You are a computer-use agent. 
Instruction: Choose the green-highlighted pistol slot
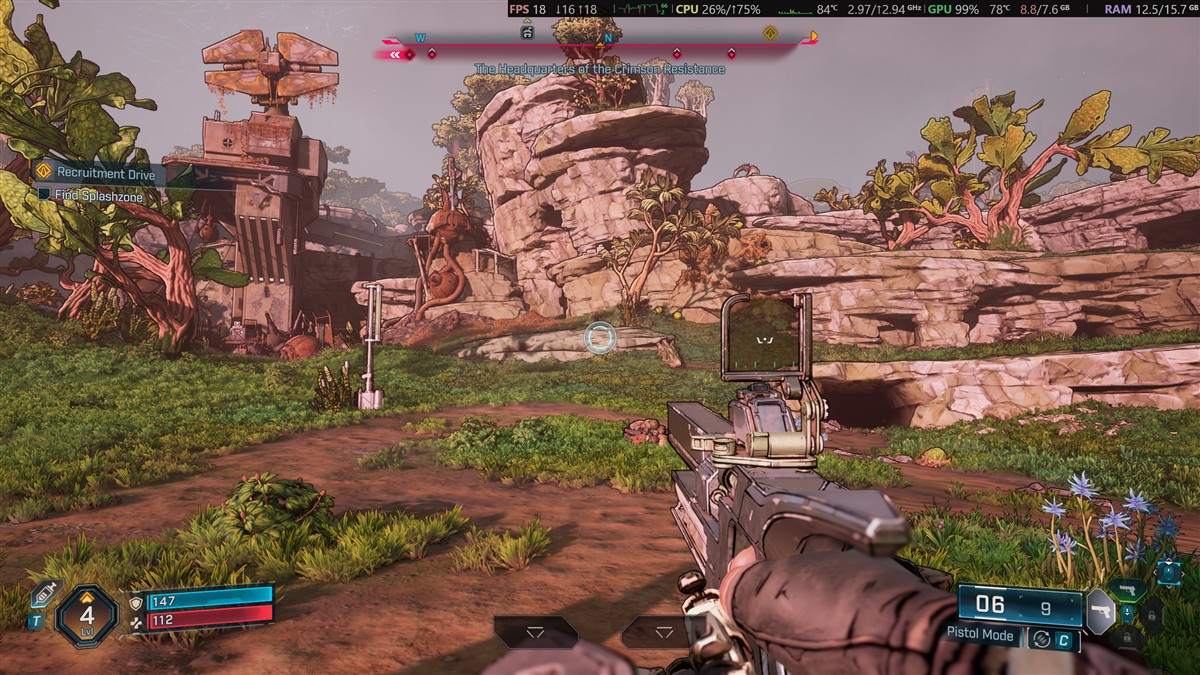pos(1127,589)
